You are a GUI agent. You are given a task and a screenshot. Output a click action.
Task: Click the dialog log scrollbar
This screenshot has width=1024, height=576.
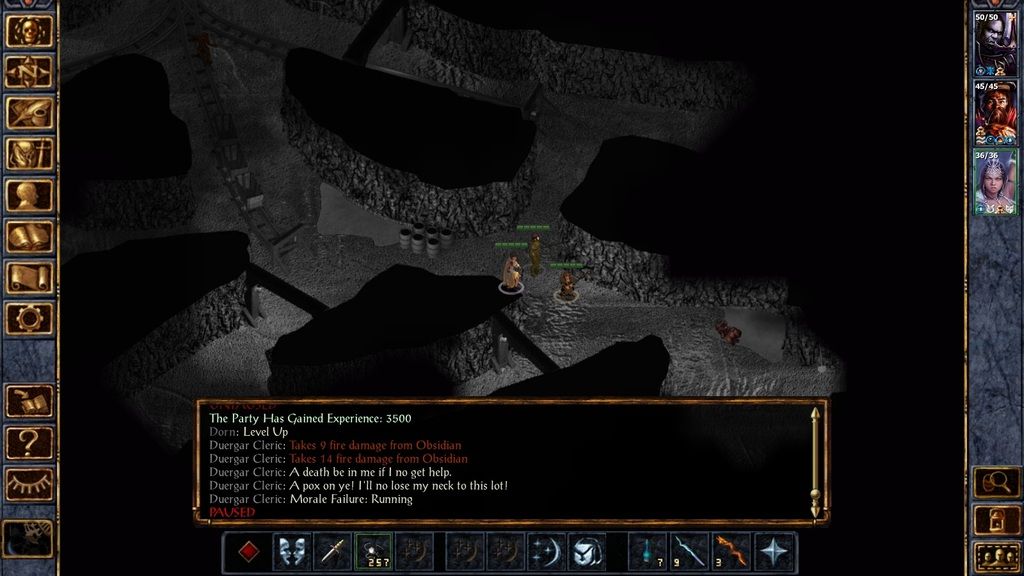point(815,461)
